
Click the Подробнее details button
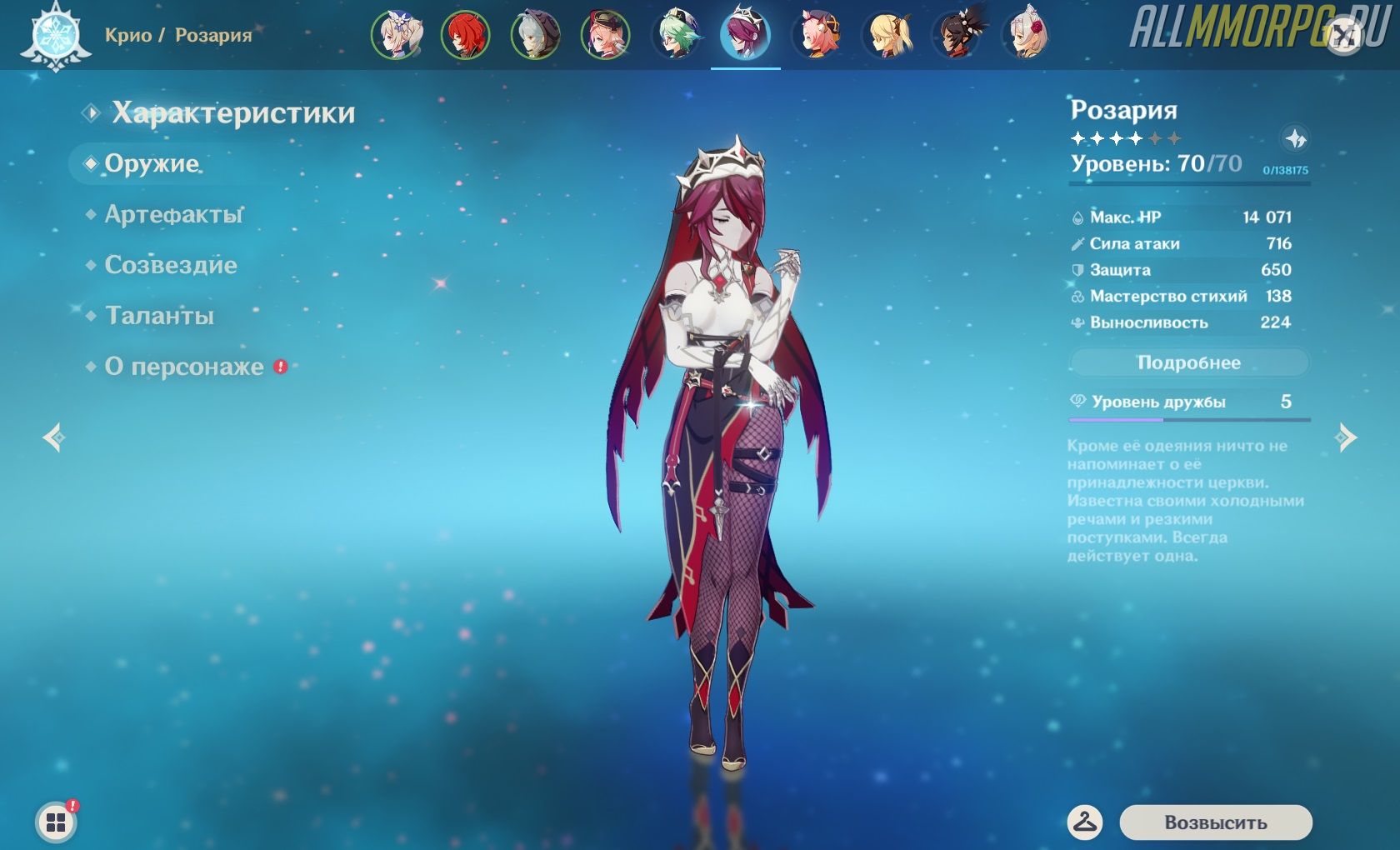[x=1188, y=363]
